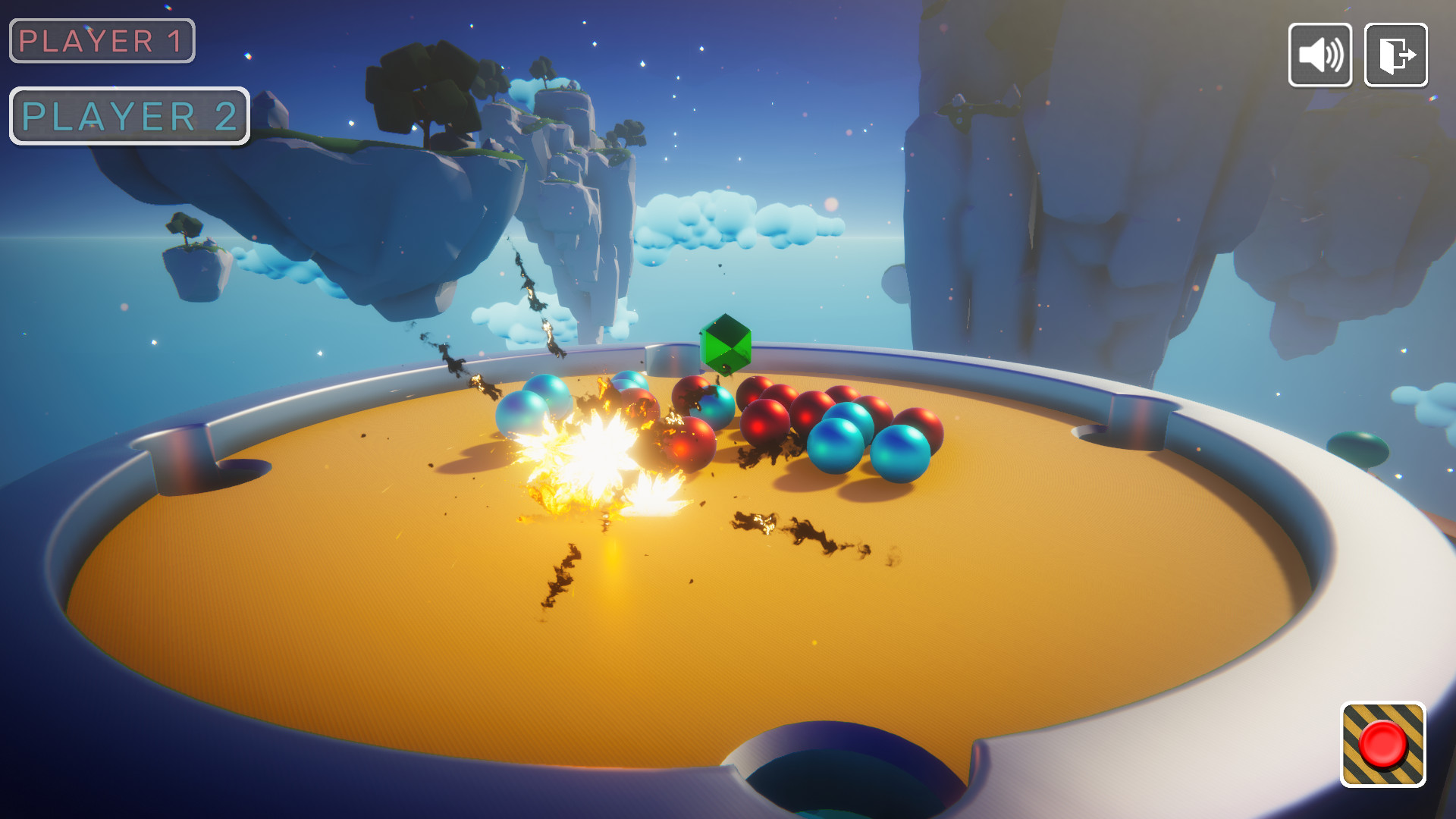Click the green gem cube above the arena
The image size is (1456, 819).
(726, 347)
